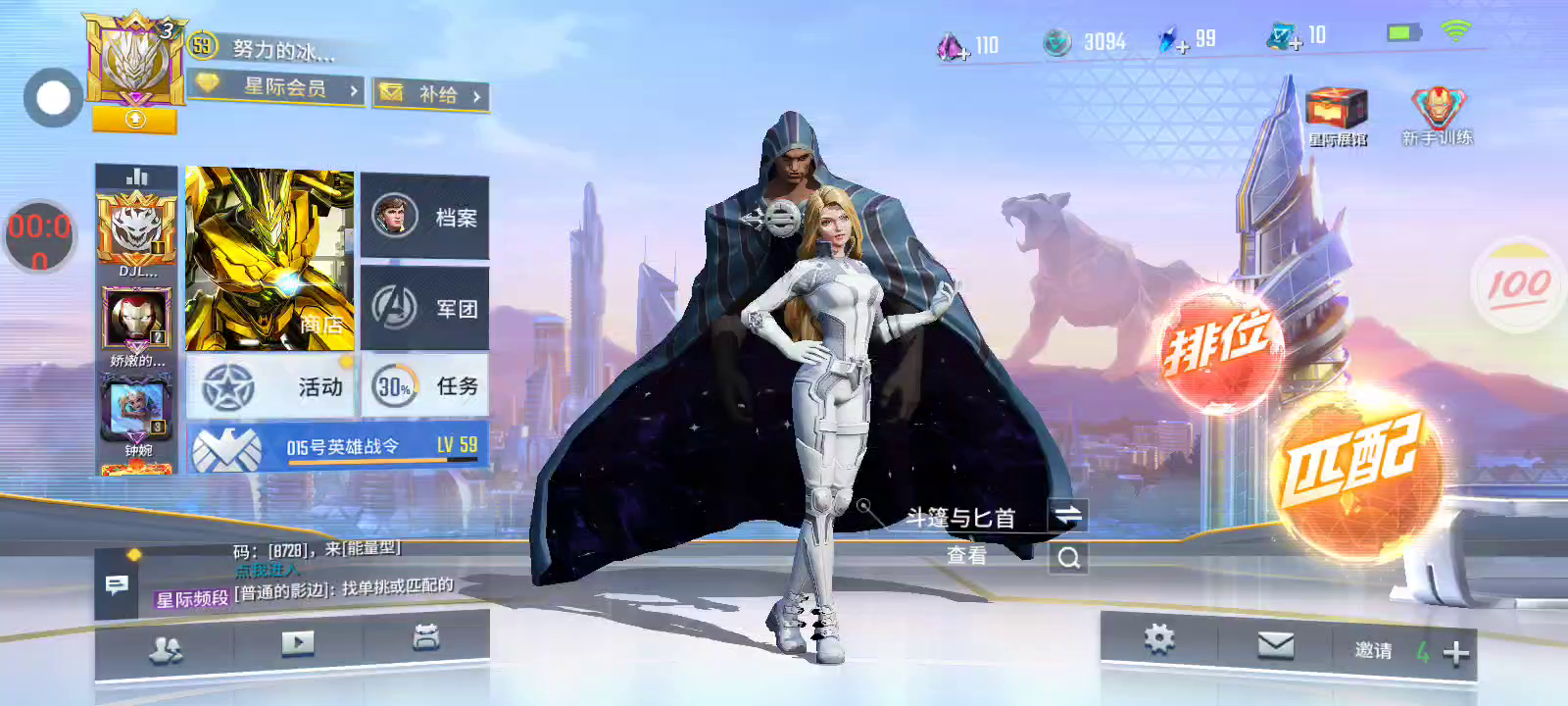Open the 军团 legion menu
The height and width of the screenshot is (706, 1568).
pos(425,308)
